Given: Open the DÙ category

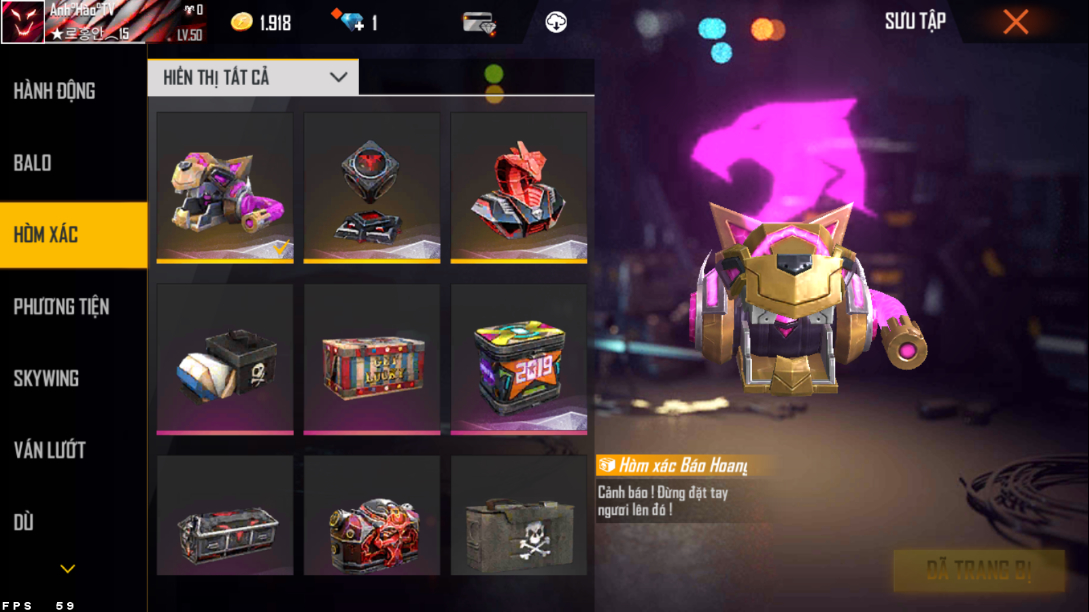Looking at the screenshot, I should [24, 523].
